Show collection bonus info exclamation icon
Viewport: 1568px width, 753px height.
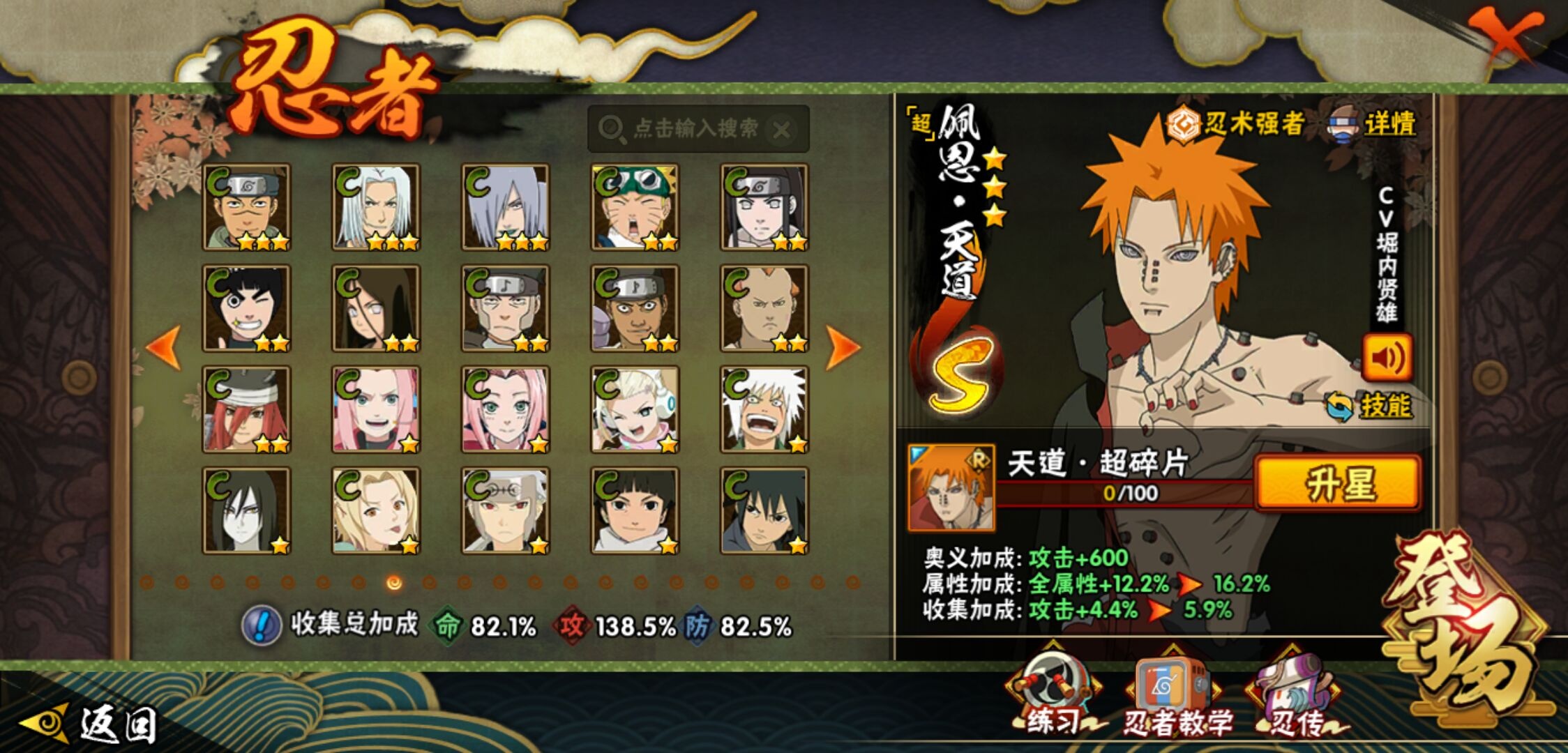click(x=262, y=625)
